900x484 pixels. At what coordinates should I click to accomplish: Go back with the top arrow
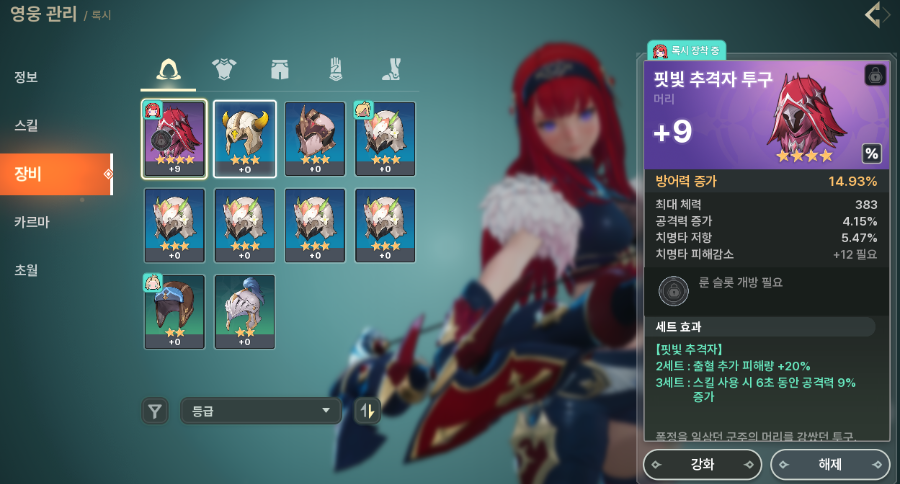875,14
